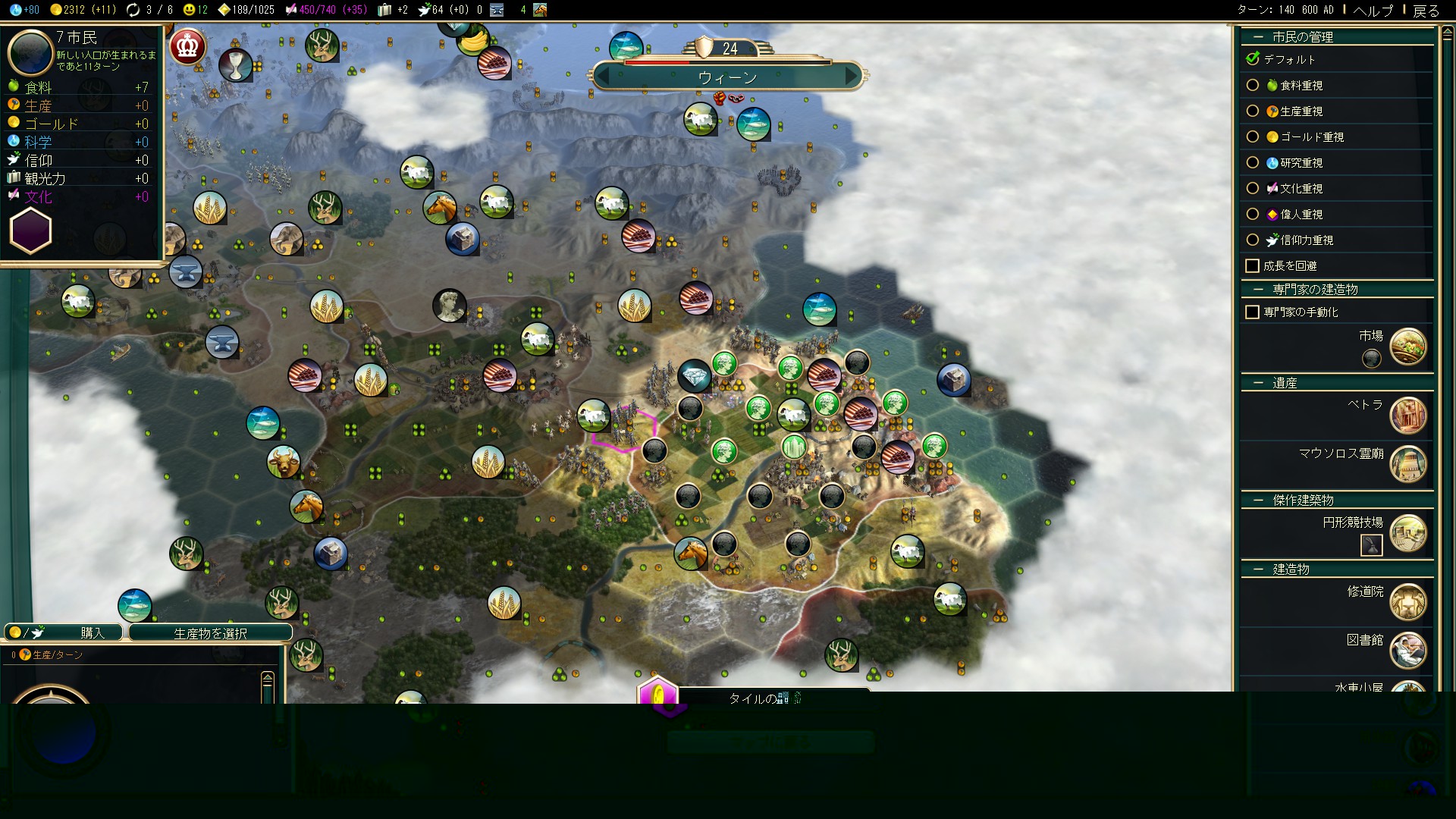Go to previous city with left arrow

[x=604, y=77]
